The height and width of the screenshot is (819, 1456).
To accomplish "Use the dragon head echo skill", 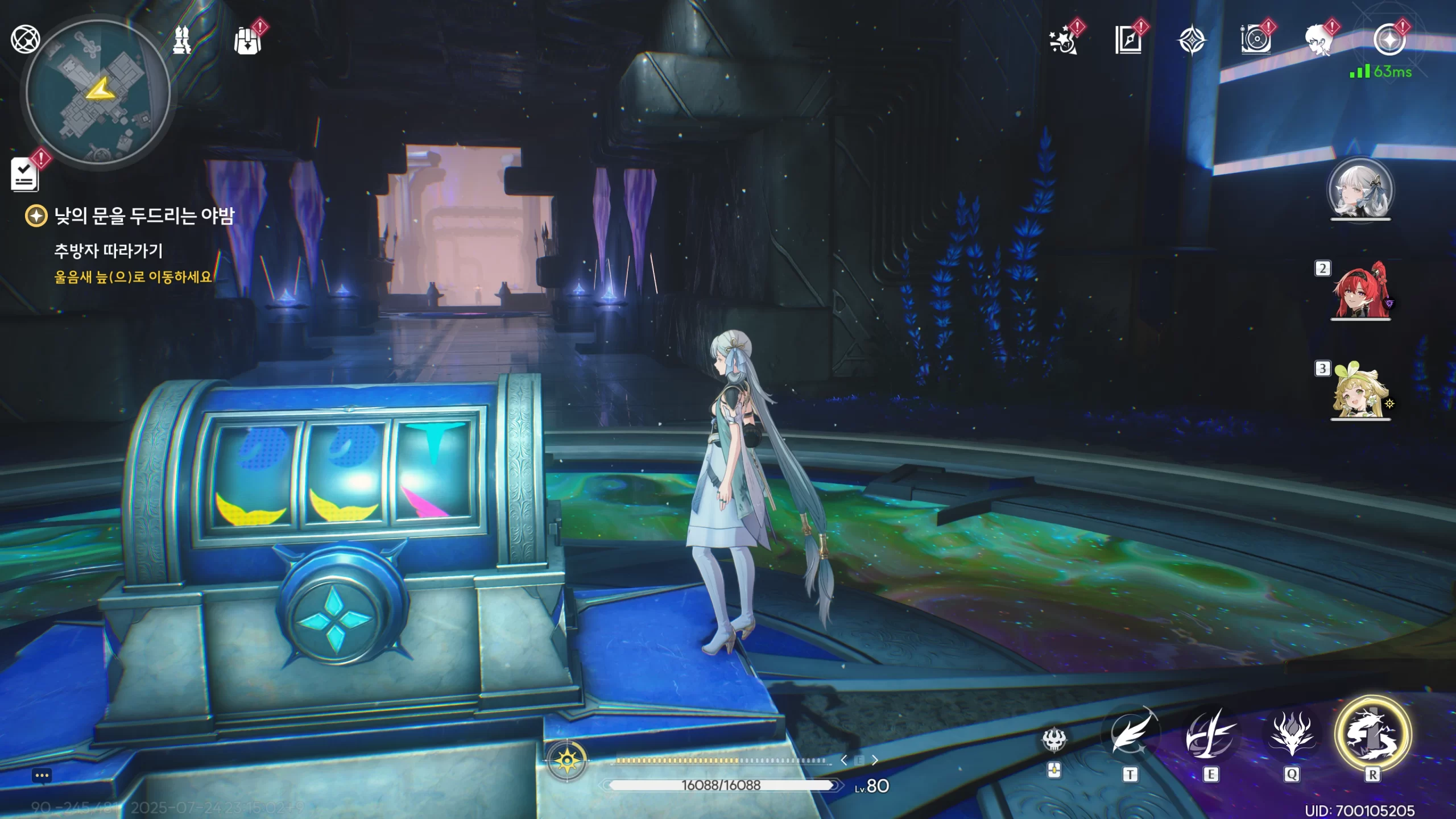I will pos(1291,736).
